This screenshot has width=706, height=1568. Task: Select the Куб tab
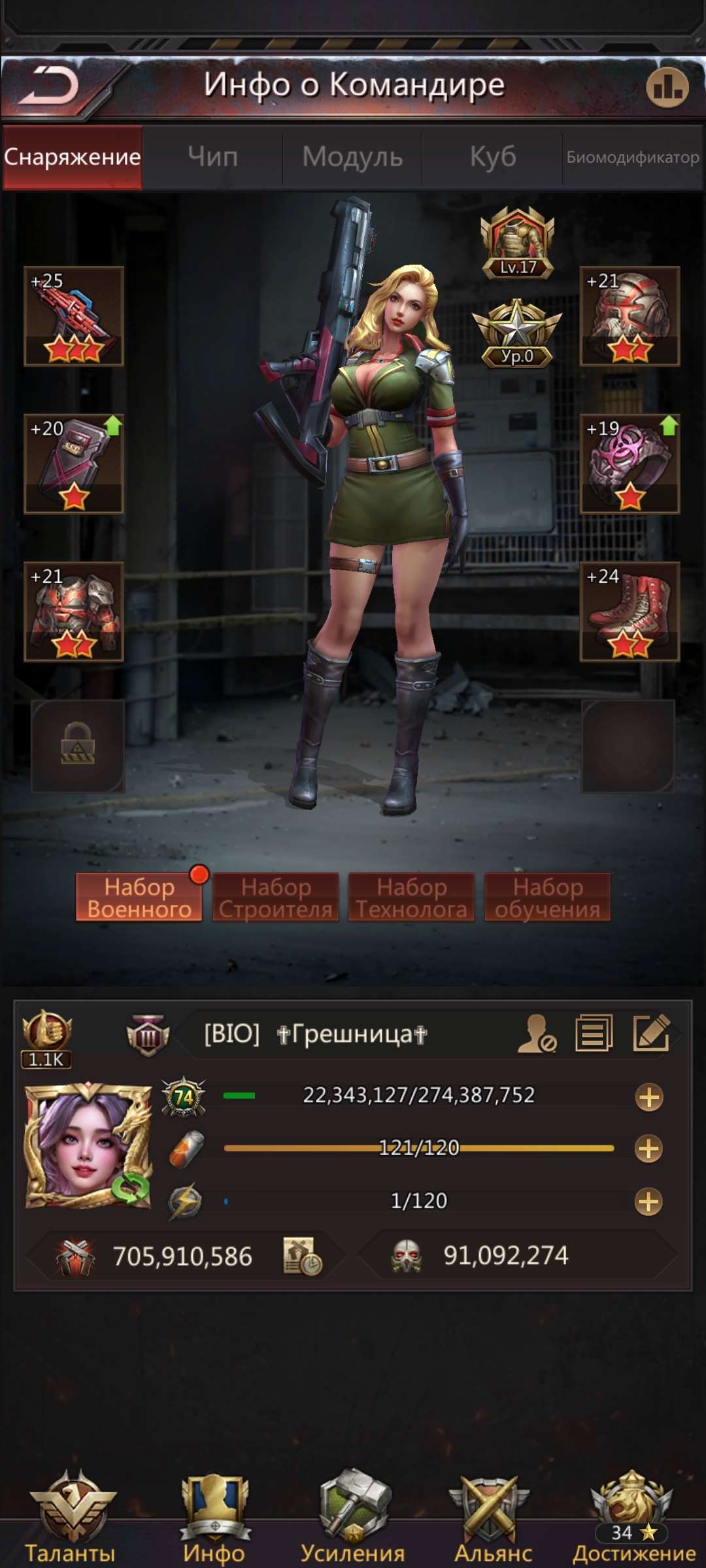tap(493, 157)
